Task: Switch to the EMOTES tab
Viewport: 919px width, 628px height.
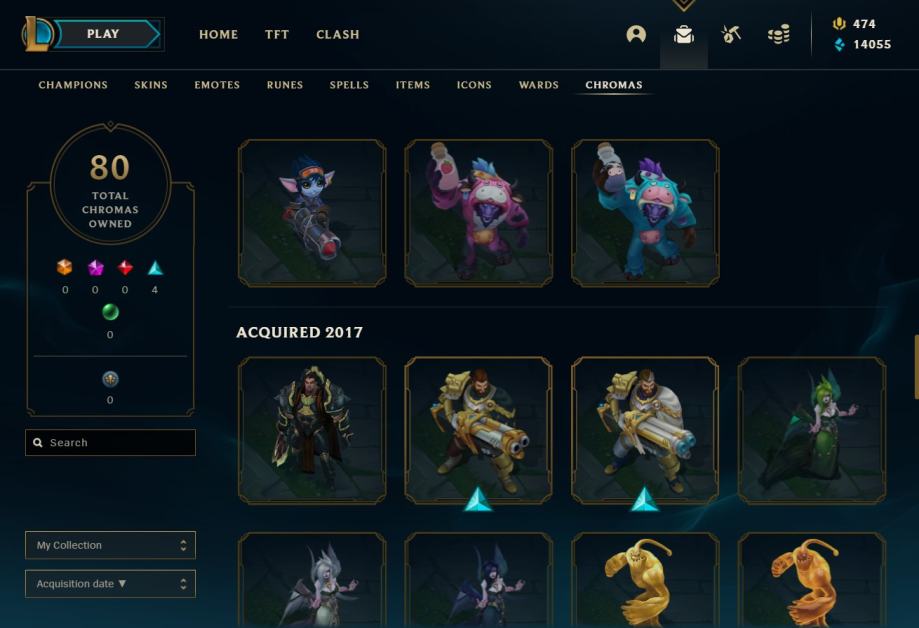Action: click(217, 85)
